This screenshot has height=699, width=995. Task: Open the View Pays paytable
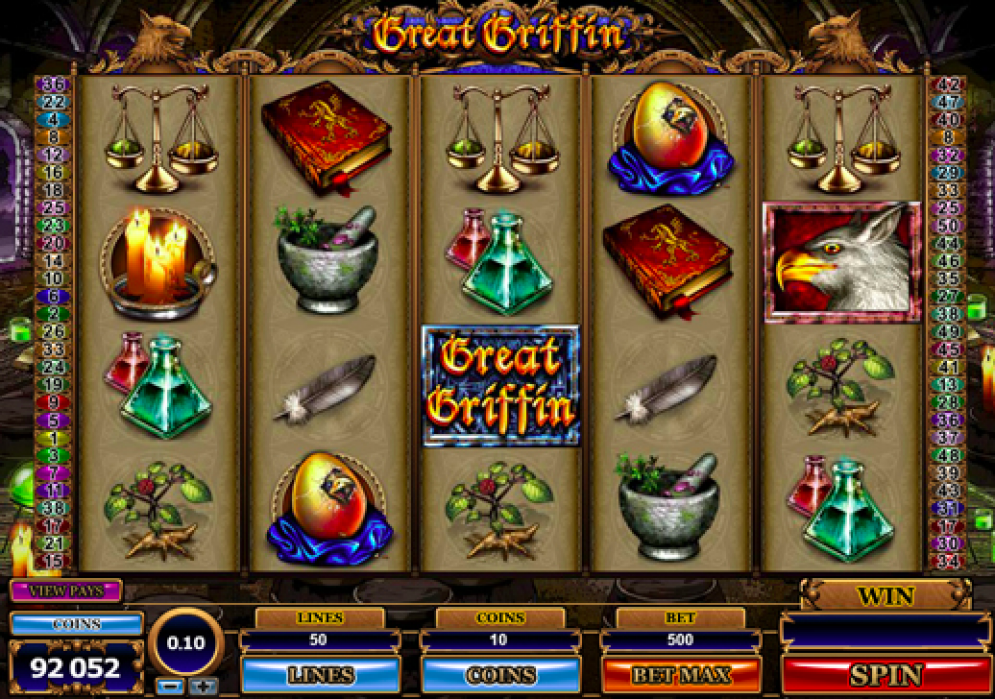point(66,590)
